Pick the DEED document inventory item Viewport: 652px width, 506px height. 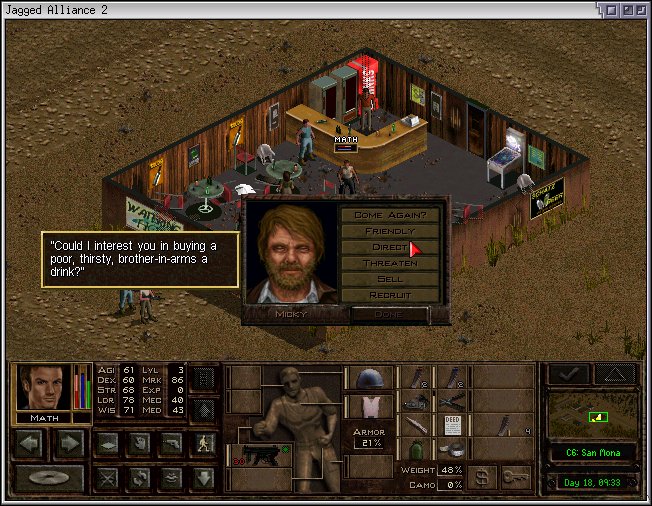pos(451,425)
